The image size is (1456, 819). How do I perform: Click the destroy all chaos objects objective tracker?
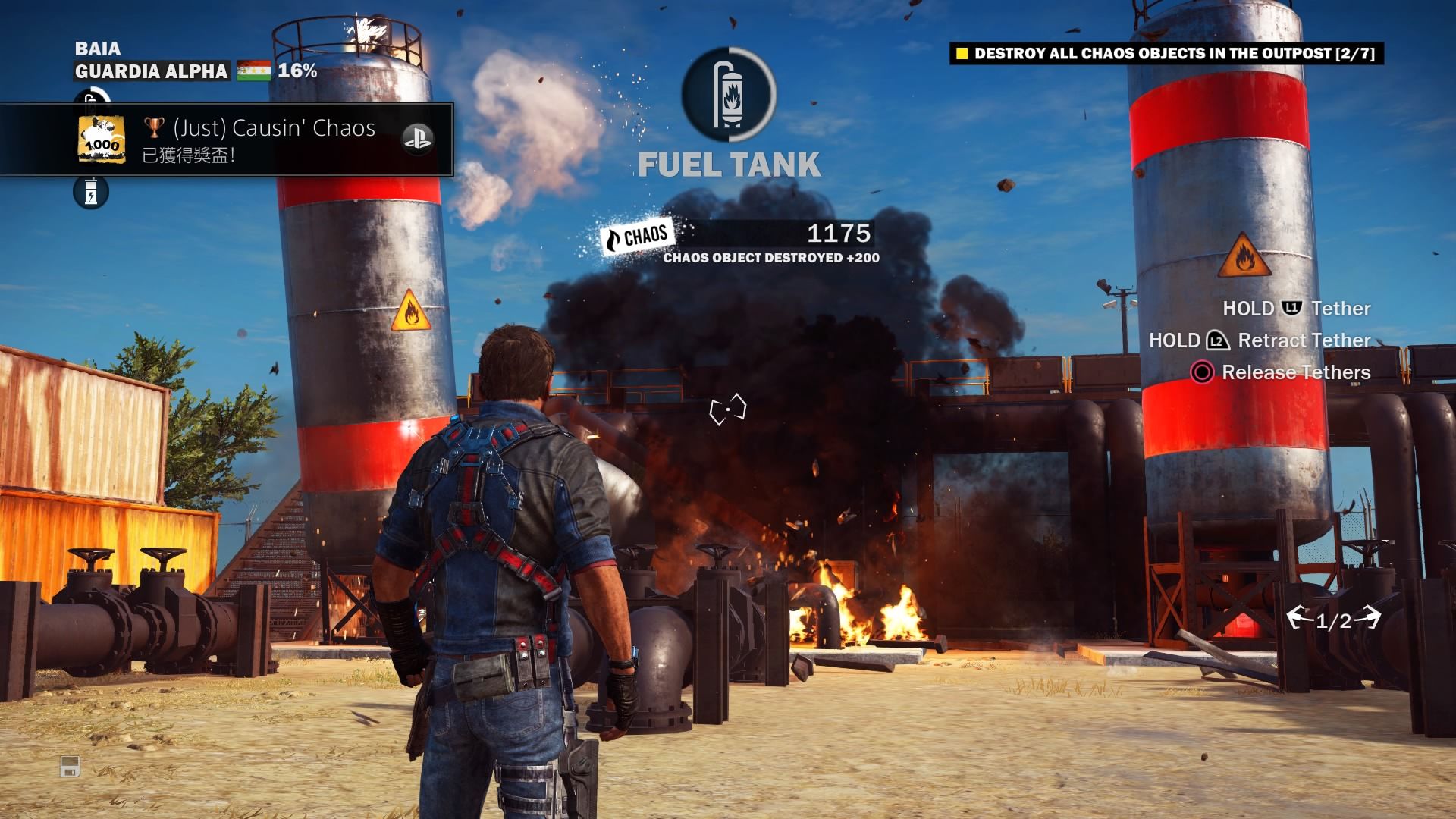pos(1166,53)
